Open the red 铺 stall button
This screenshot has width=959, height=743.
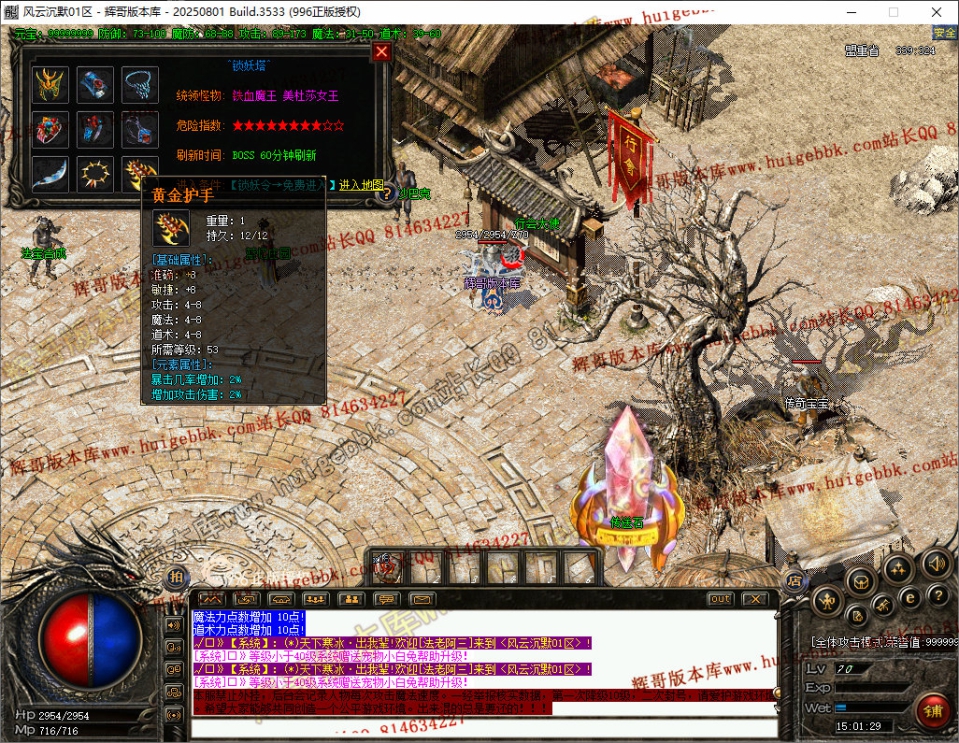(933, 711)
